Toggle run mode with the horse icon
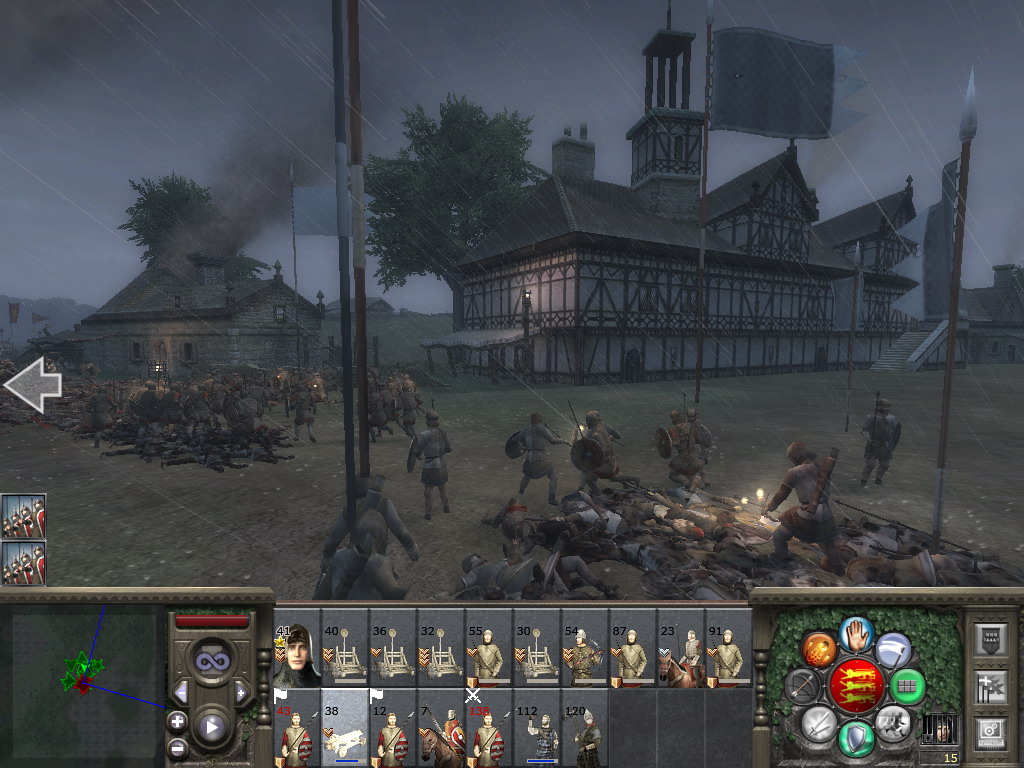This screenshot has height=768, width=1024. (893, 722)
